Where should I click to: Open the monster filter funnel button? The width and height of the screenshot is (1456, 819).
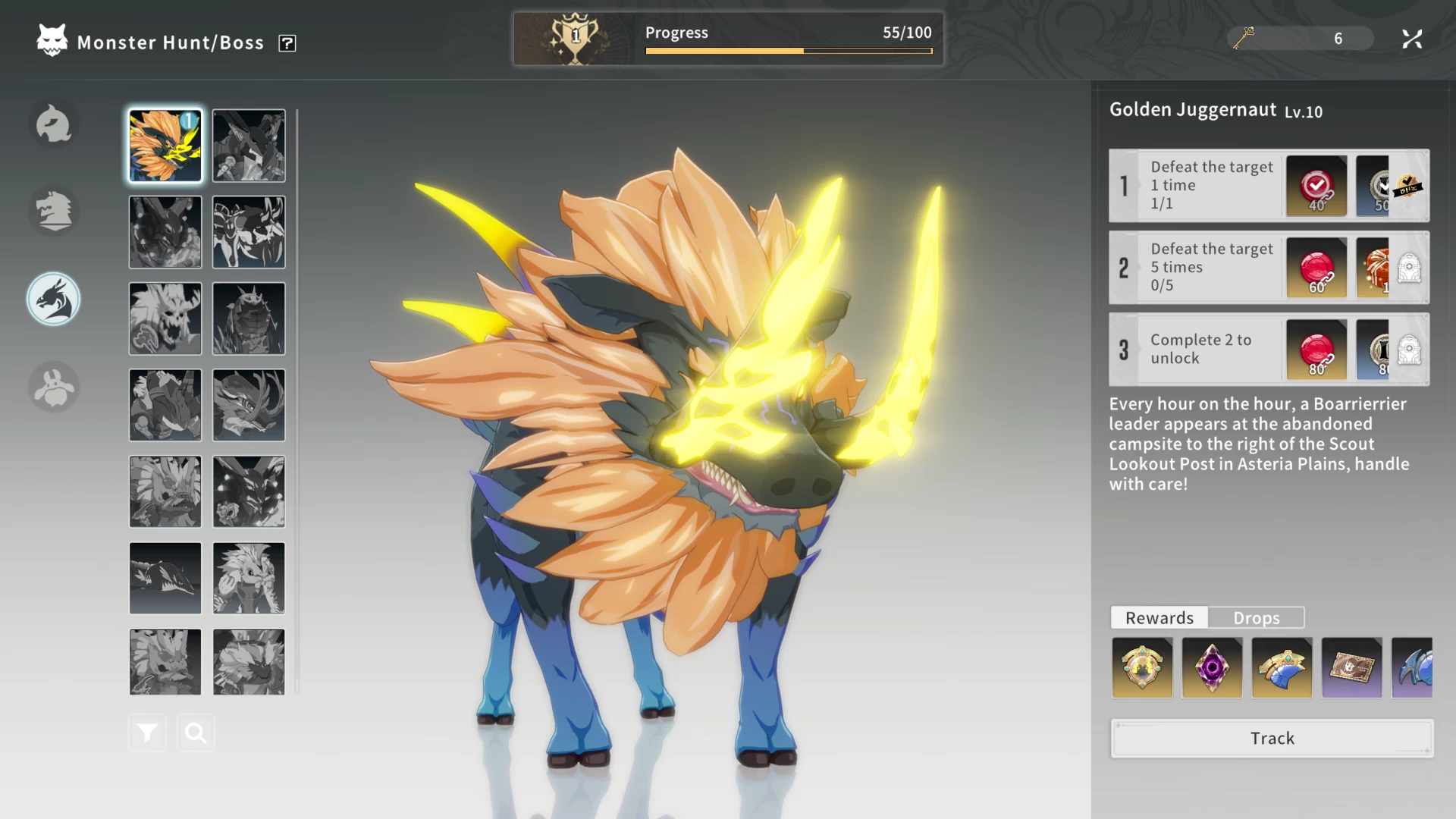[147, 733]
